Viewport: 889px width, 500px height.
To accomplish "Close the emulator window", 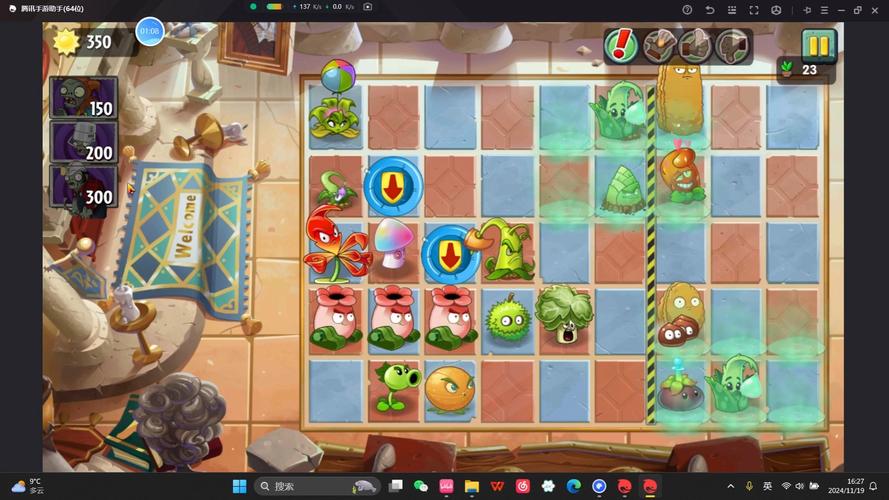I will coord(875,9).
